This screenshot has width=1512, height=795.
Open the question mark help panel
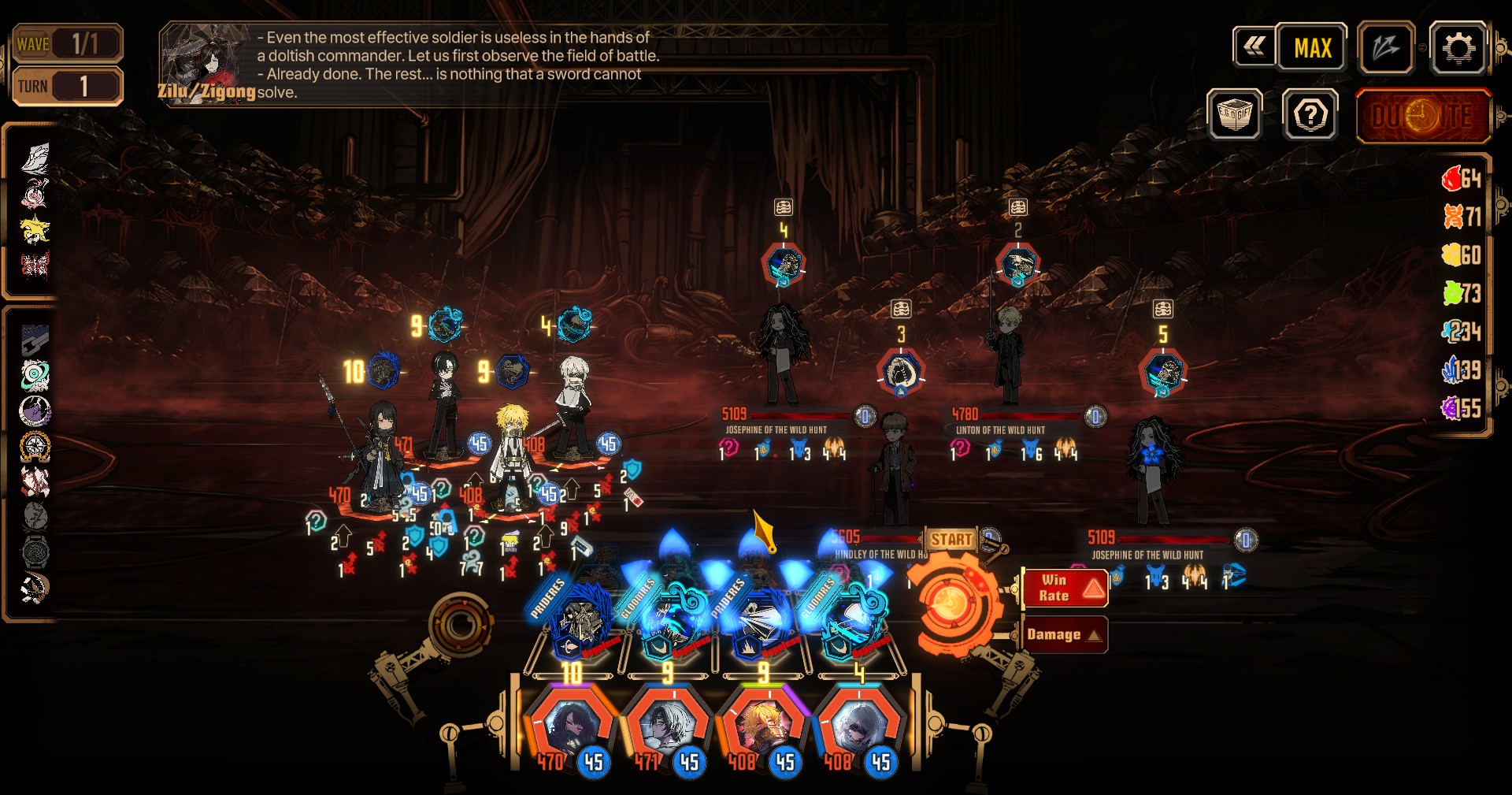[1310, 116]
